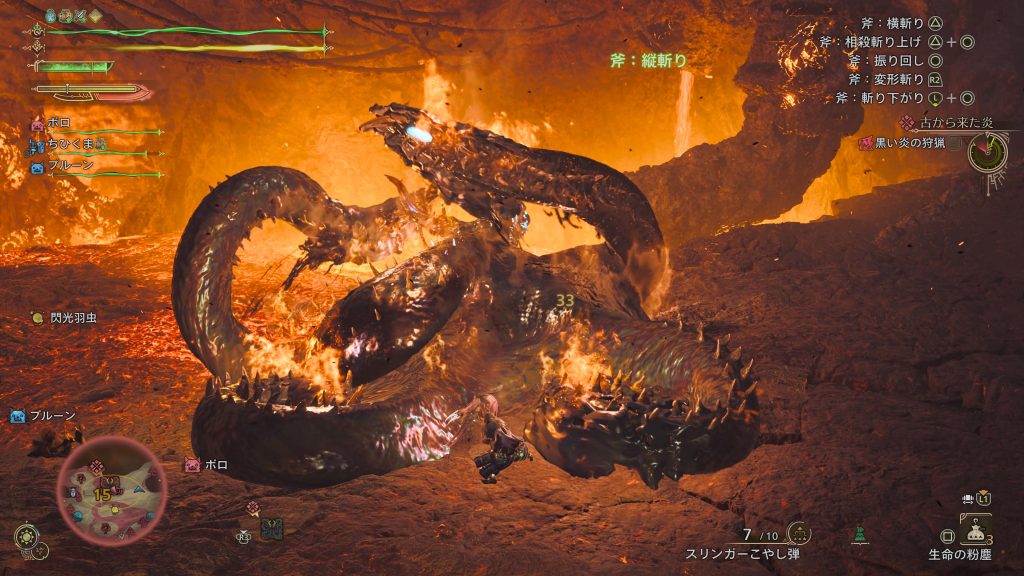
Task: Select the 生命の粉塵 item slot
Action: pyautogui.click(x=975, y=529)
